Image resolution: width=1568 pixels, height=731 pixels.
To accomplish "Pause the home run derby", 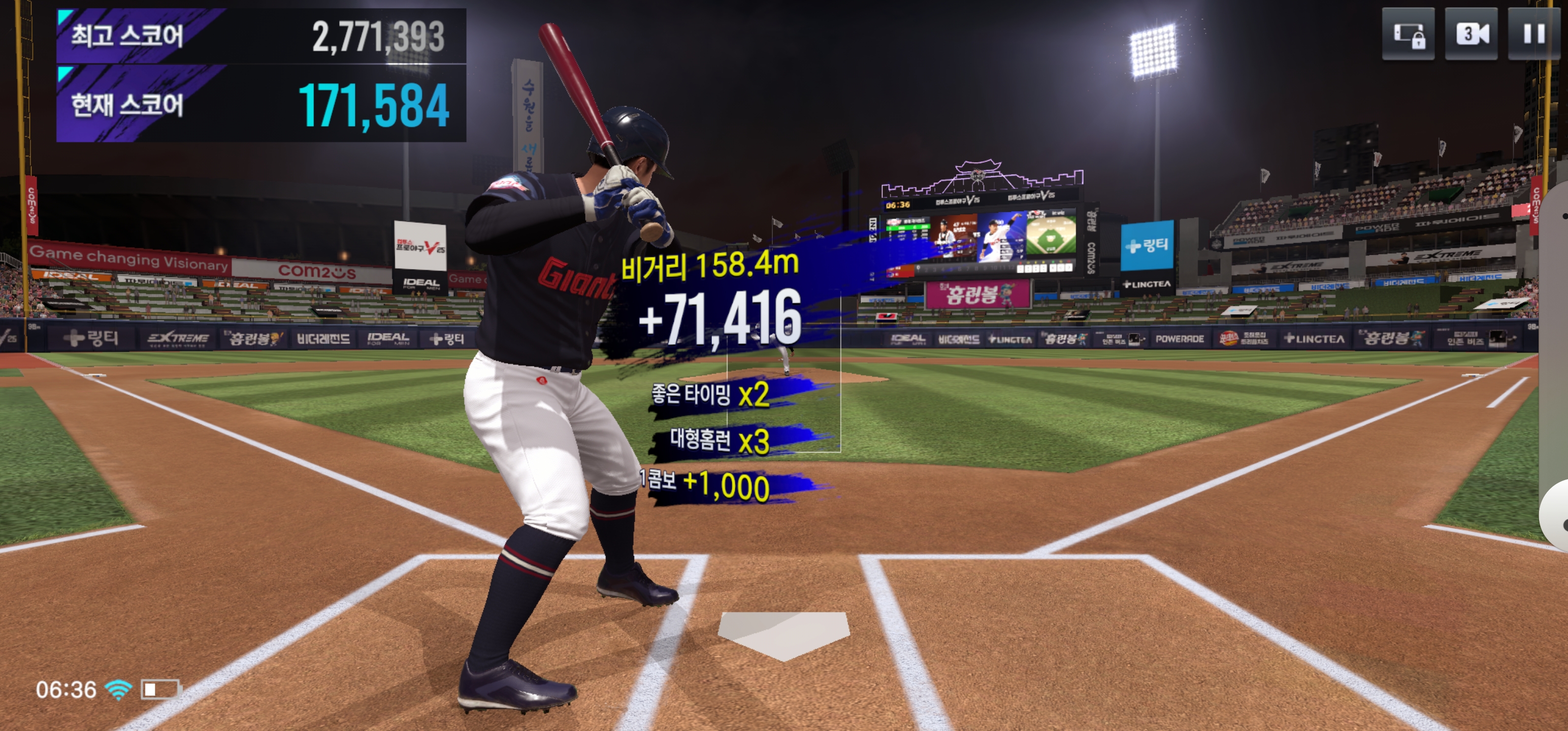I will coord(1533,34).
